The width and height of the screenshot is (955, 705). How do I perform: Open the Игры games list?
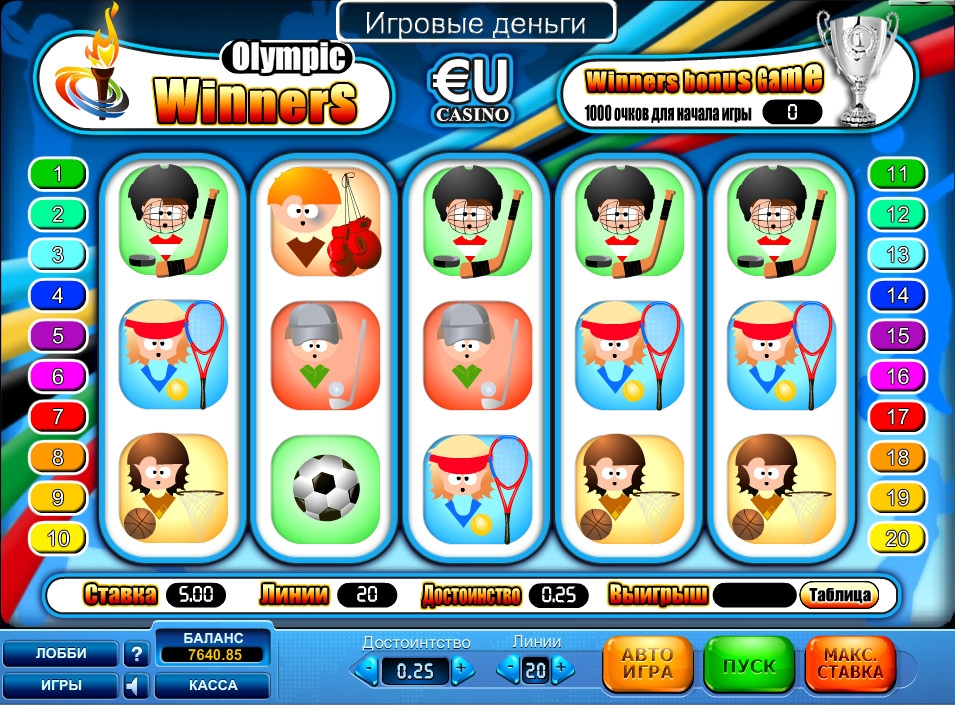(x=61, y=686)
